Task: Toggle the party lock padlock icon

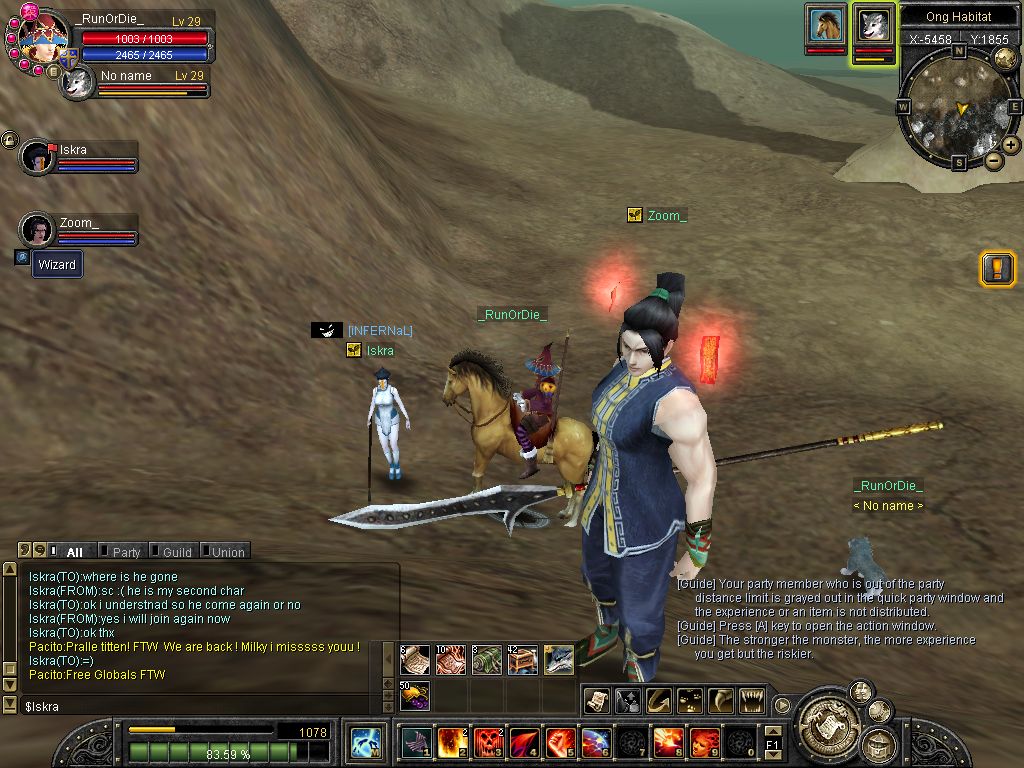Action: tap(9, 139)
